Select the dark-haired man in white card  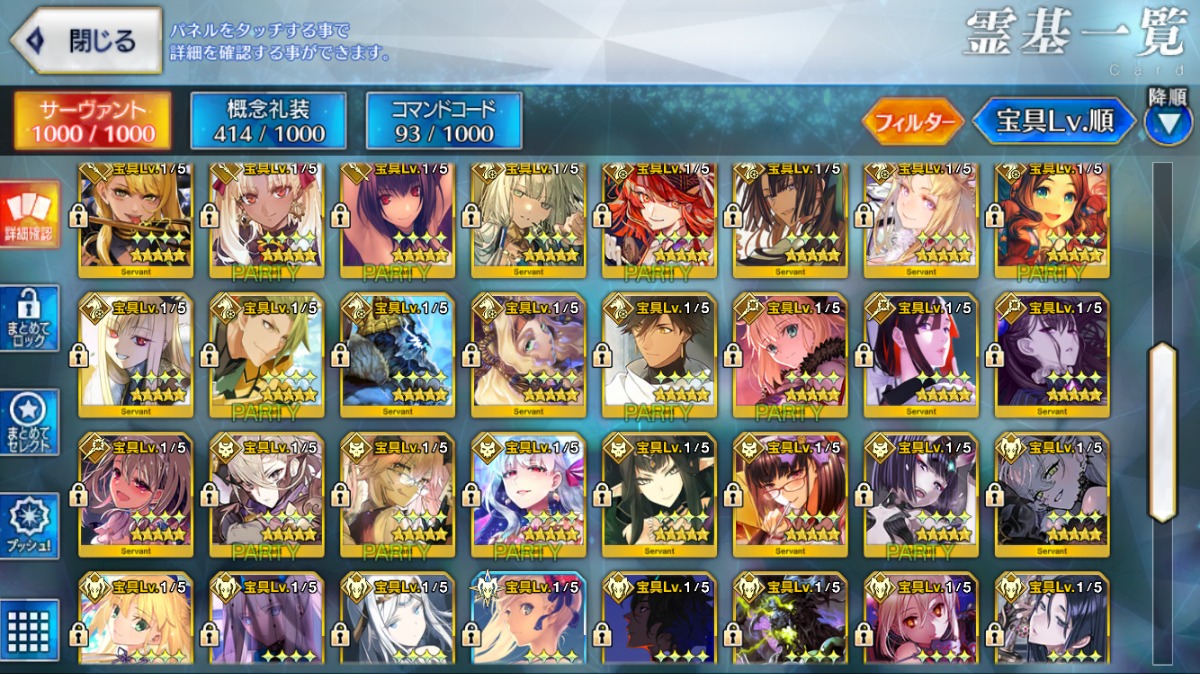coord(659,354)
